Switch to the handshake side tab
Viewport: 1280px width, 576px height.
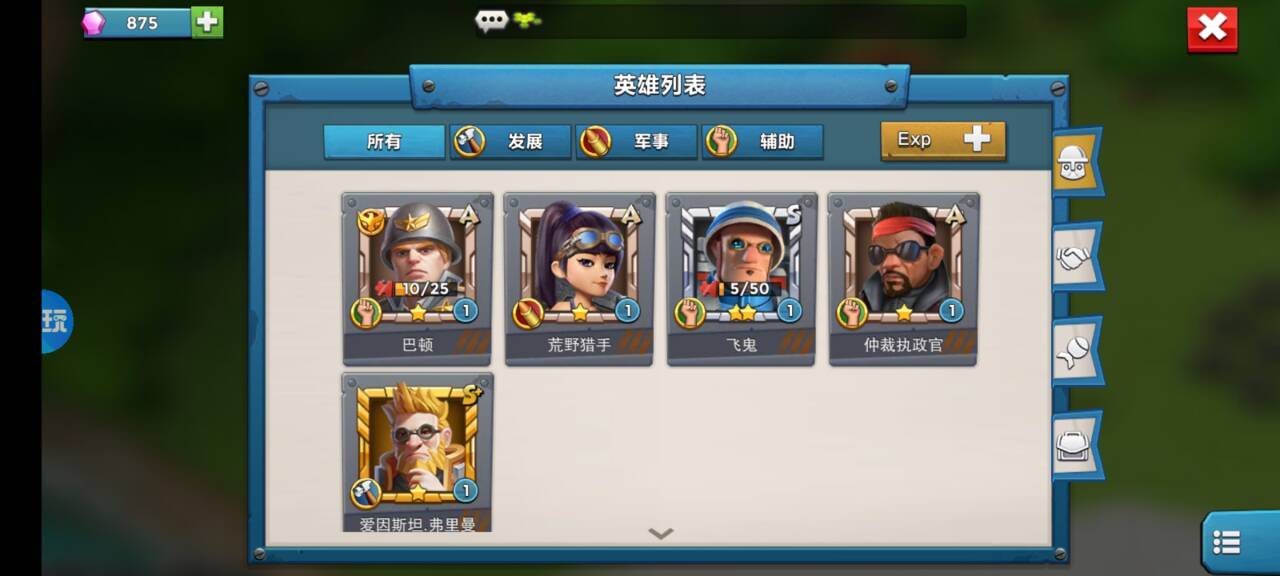click(x=1076, y=258)
